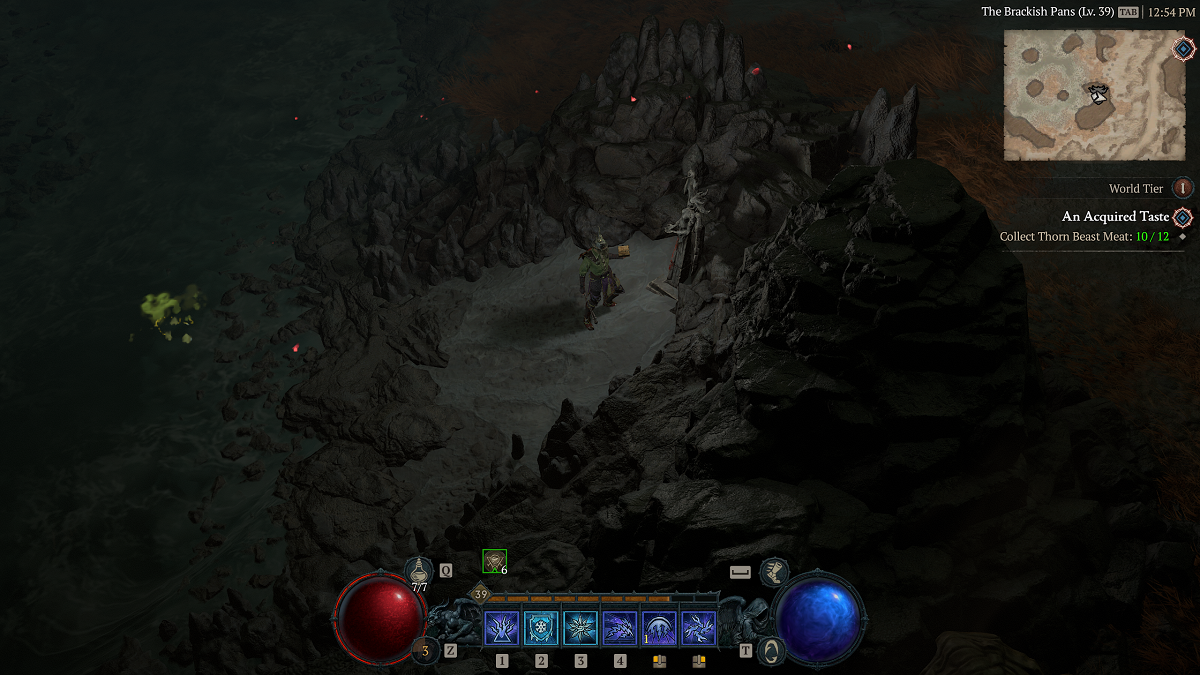Activate the last crackling lightning skill
Screen dimensions: 1200x675
pos(699,629)
